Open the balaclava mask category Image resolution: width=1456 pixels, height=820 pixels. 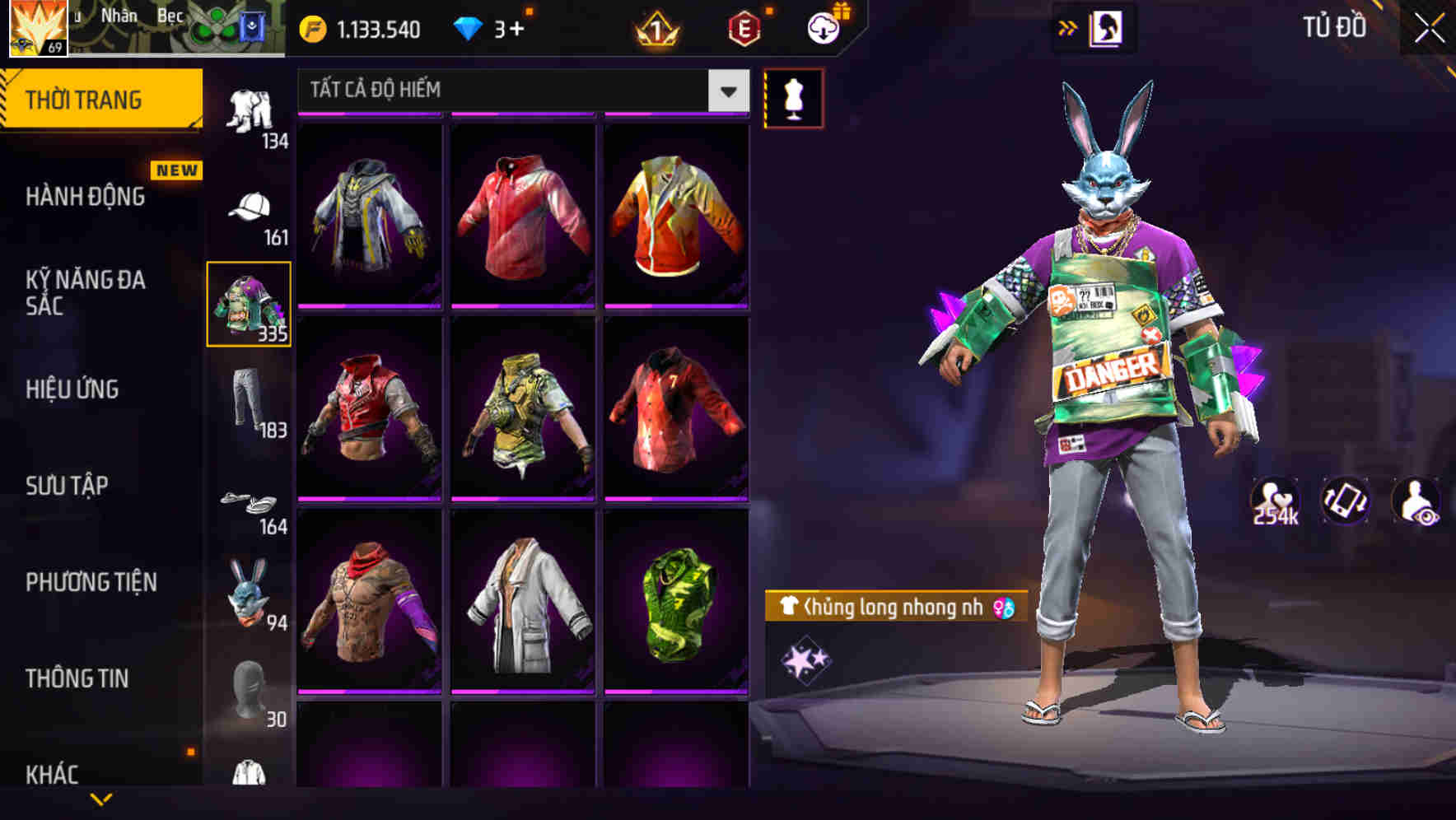coord(247,690)
